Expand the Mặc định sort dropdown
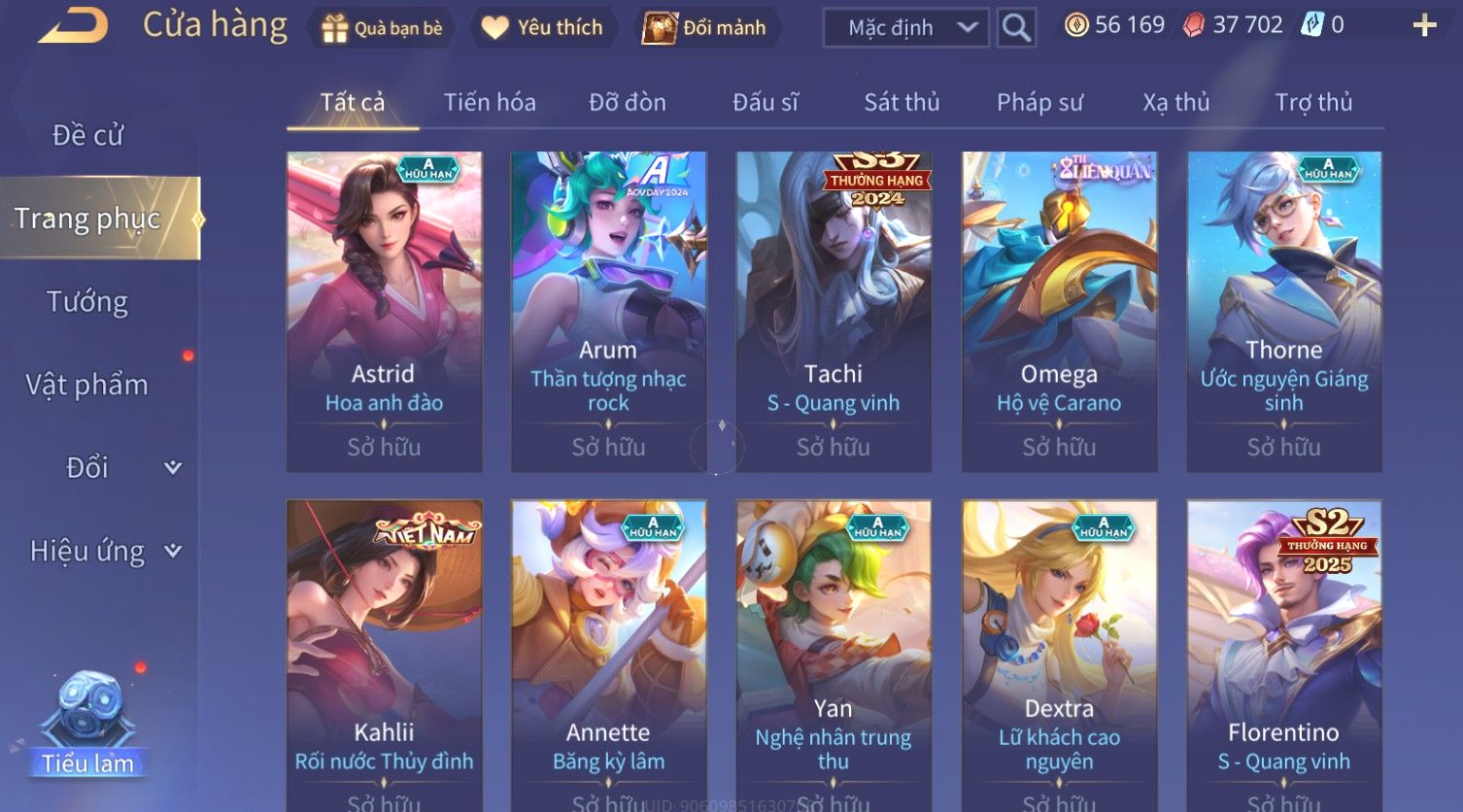Image resolution: width=1463 pixels, height=812 pixels. (905, 28)
